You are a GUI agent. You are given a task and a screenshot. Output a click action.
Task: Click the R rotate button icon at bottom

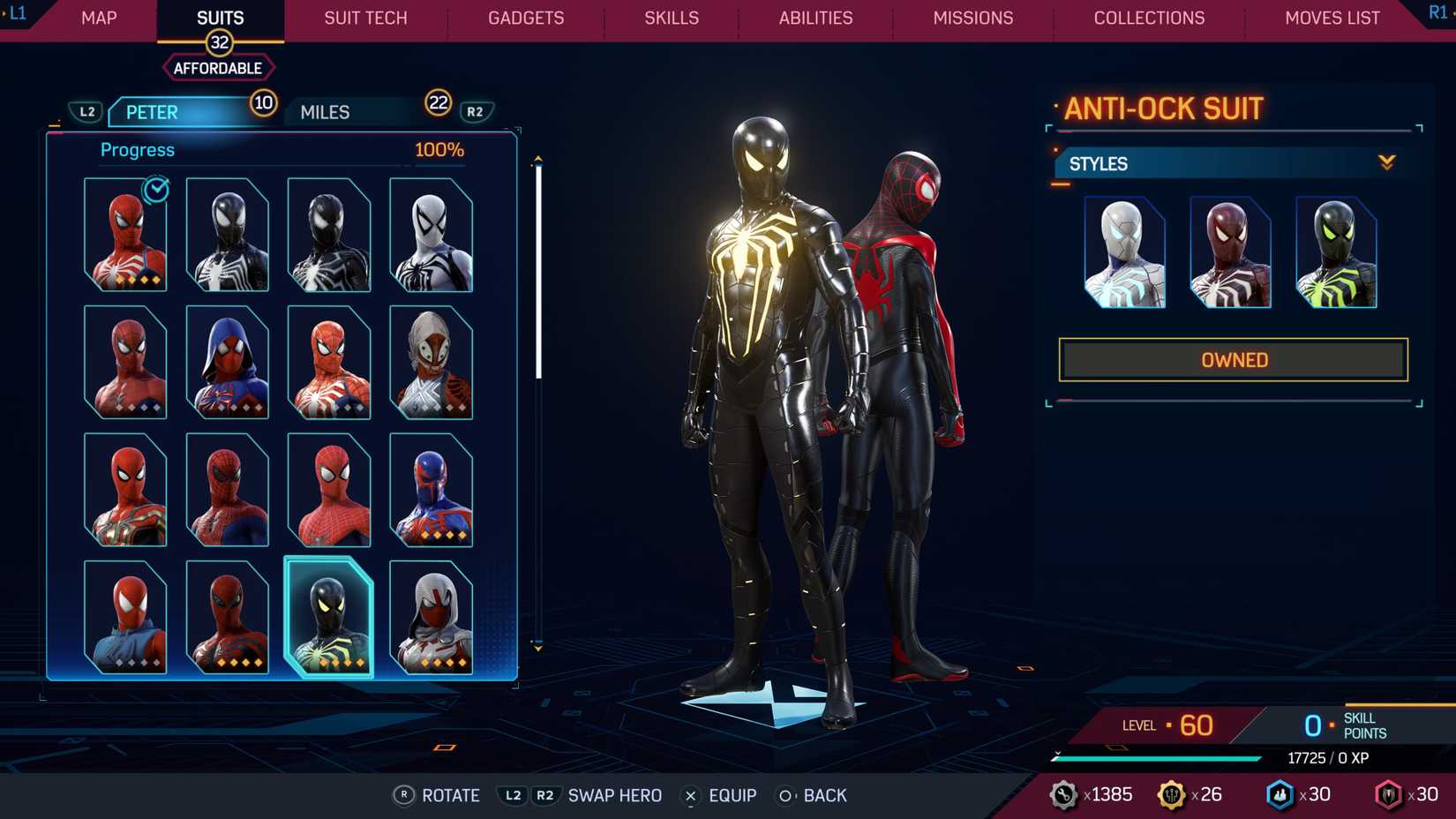click(406, 795)
